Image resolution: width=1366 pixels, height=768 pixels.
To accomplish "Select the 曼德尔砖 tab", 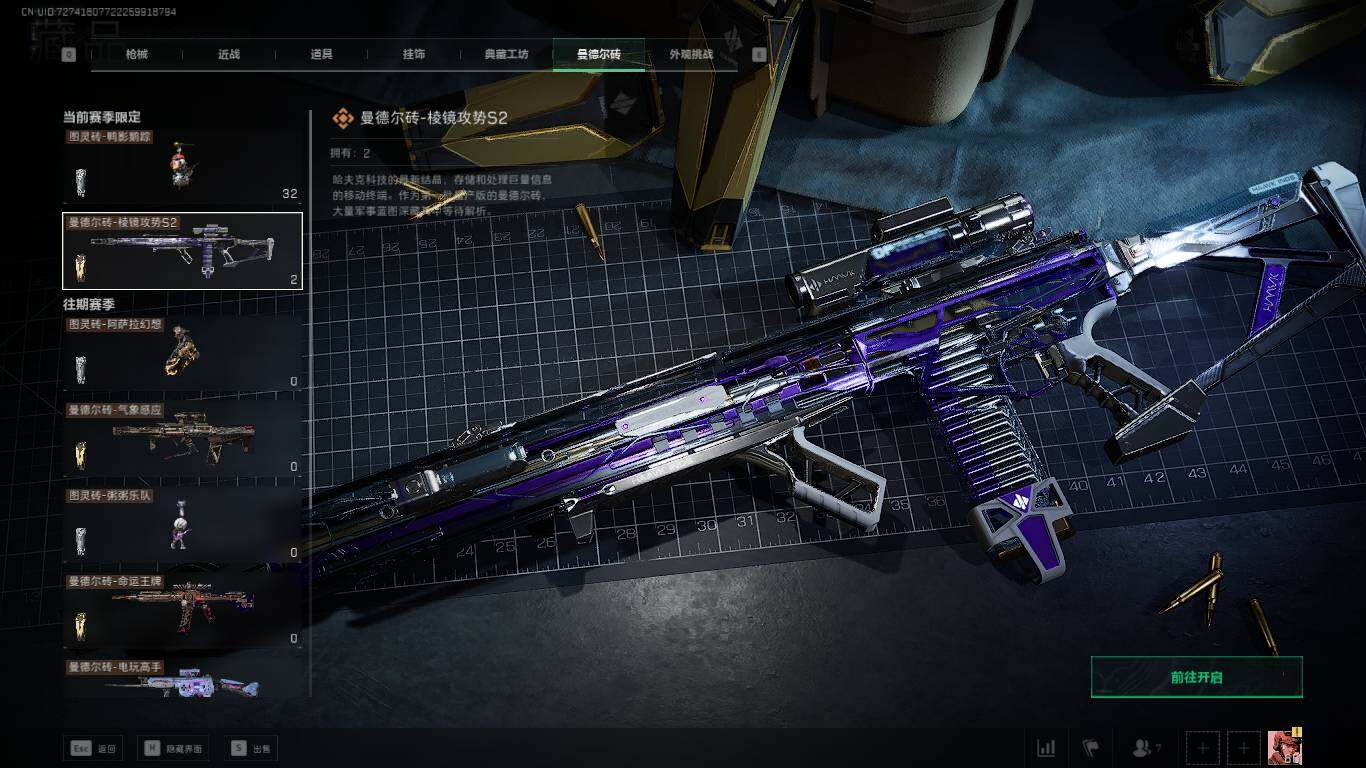I will tap(598, 54).
